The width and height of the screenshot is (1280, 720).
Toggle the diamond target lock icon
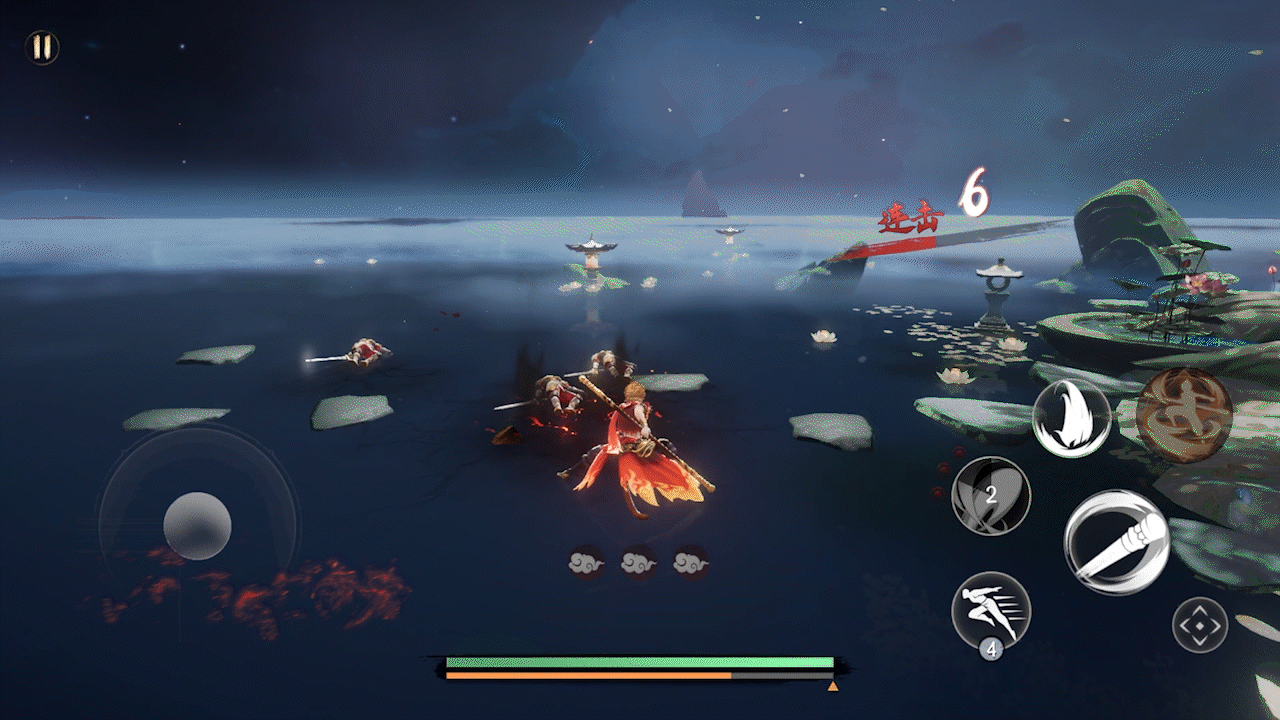[x=1199, y=626]
